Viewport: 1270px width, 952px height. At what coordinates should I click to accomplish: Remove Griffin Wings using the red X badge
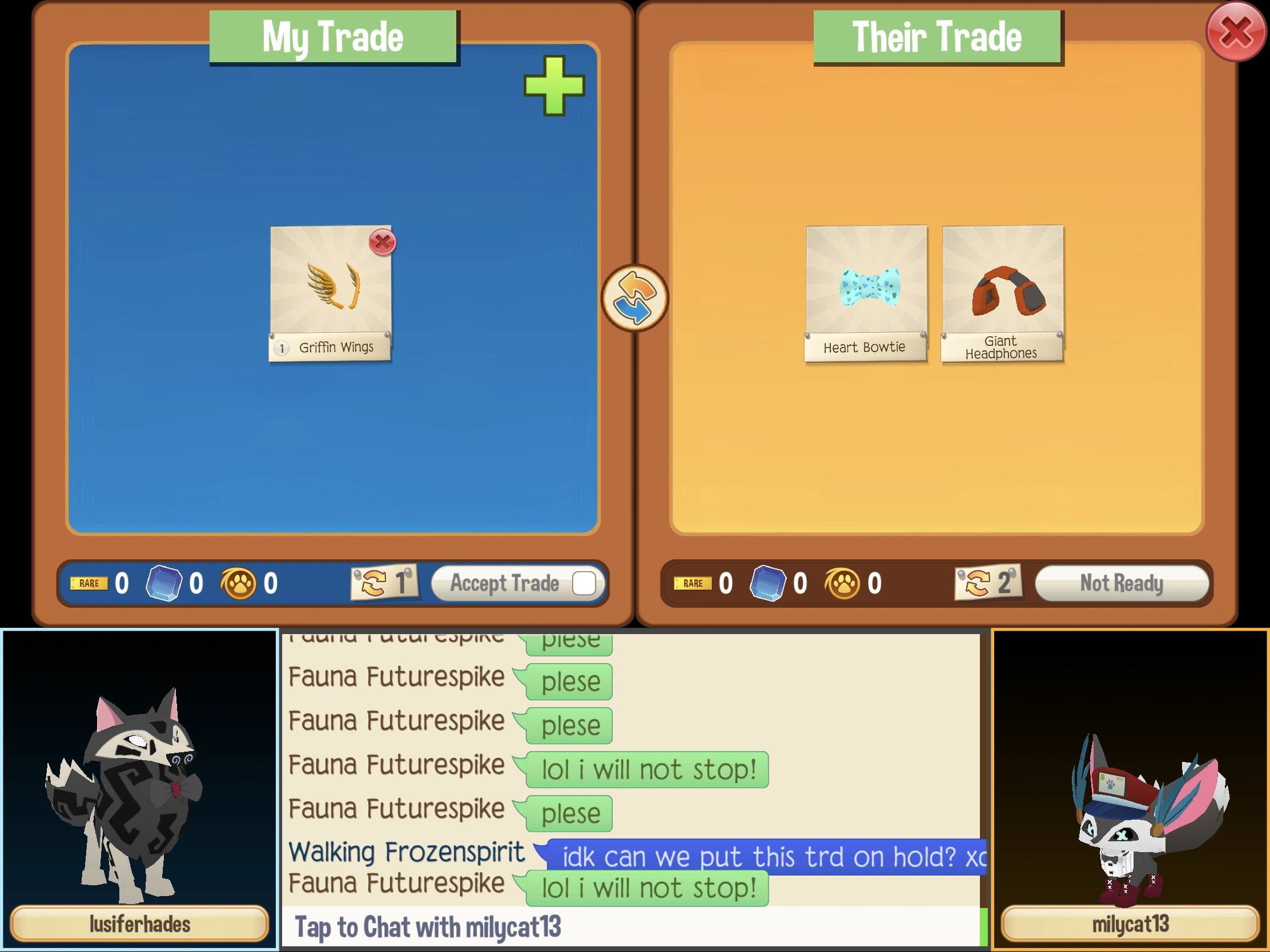(x=382, y=243)
